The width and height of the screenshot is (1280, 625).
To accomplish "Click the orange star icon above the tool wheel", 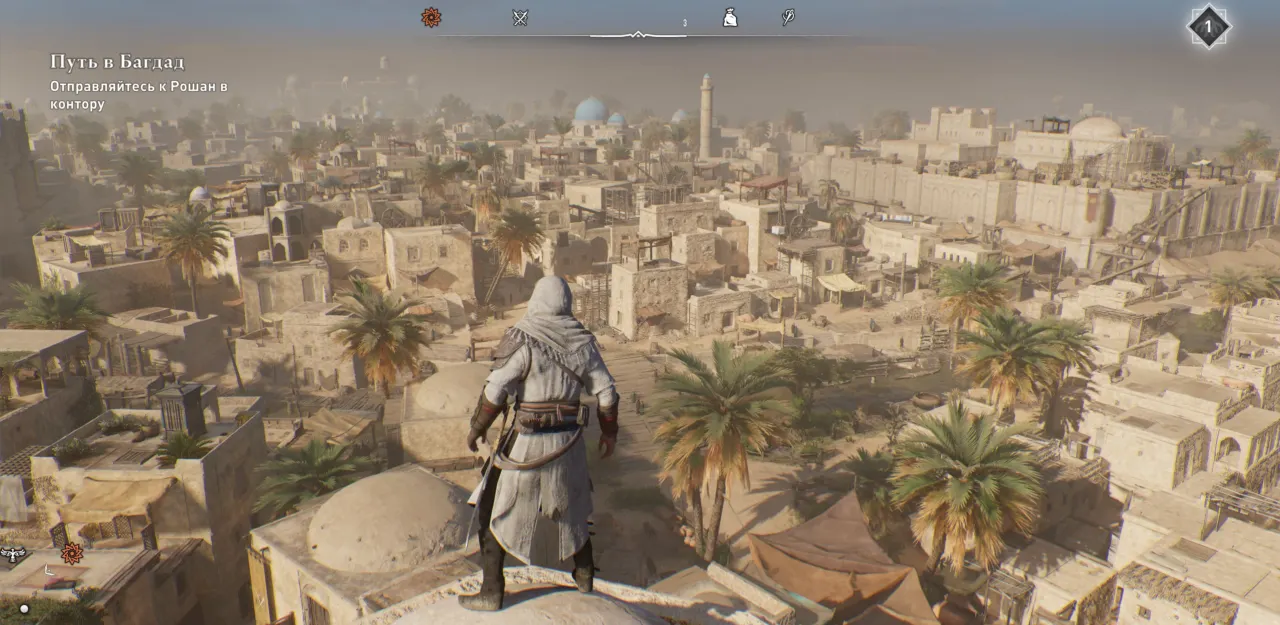I will (x=72, y=553).
